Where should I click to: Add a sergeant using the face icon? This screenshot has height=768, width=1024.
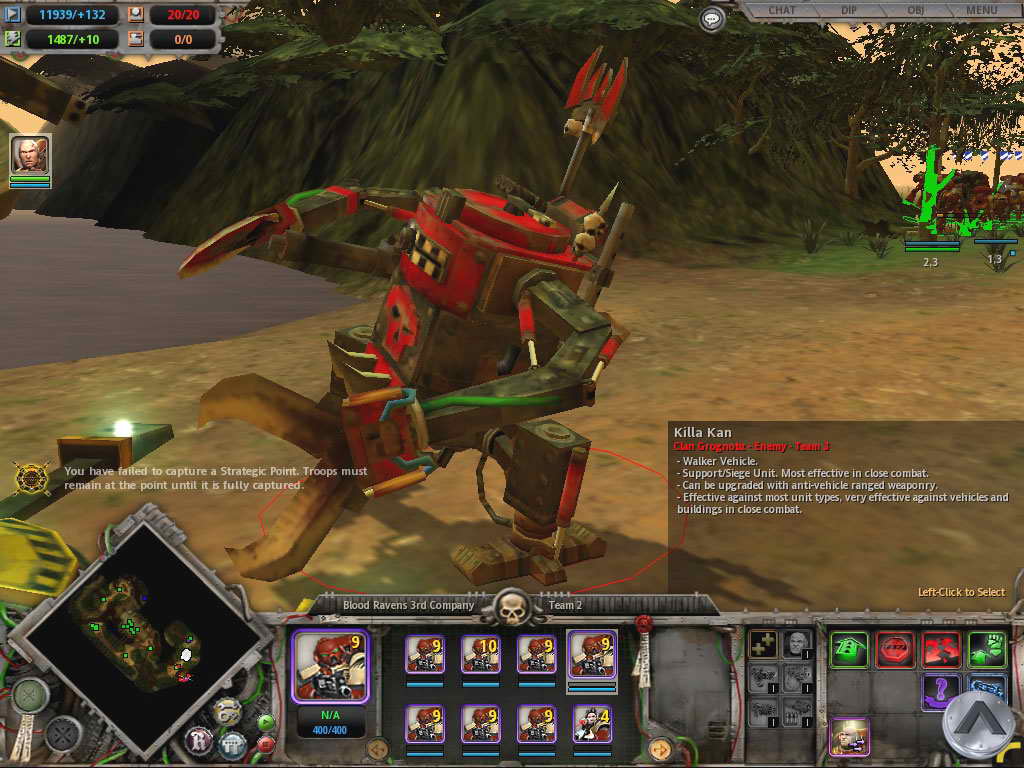coord(795,644)
